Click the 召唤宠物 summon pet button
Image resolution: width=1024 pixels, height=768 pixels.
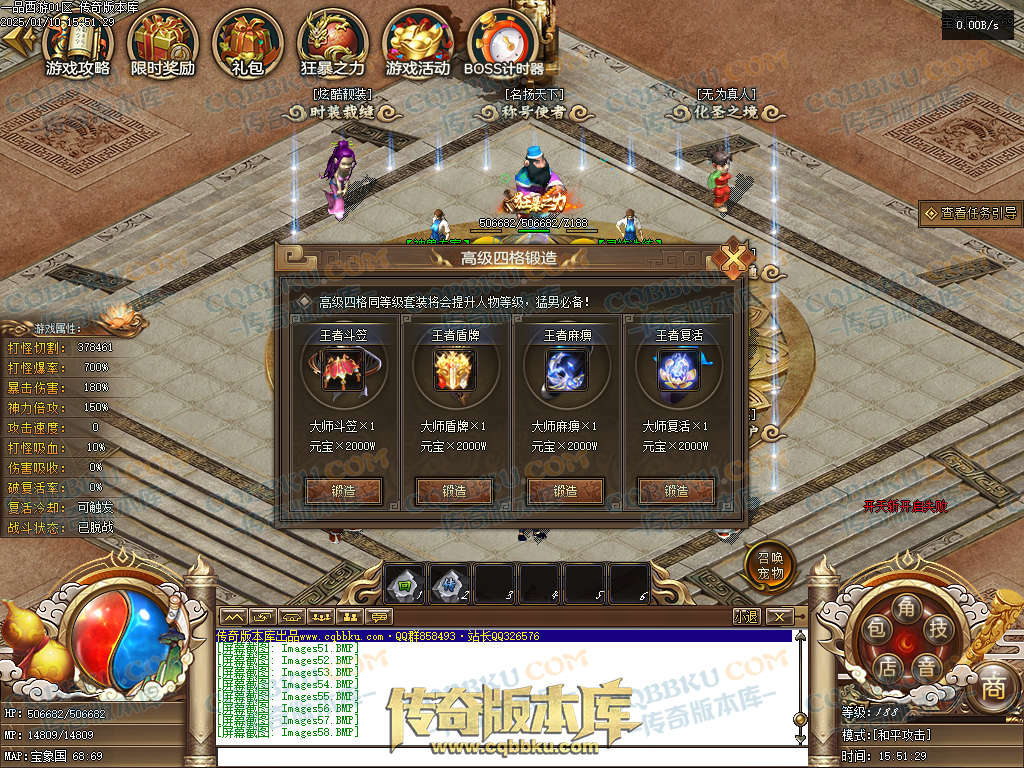[770, 567]
